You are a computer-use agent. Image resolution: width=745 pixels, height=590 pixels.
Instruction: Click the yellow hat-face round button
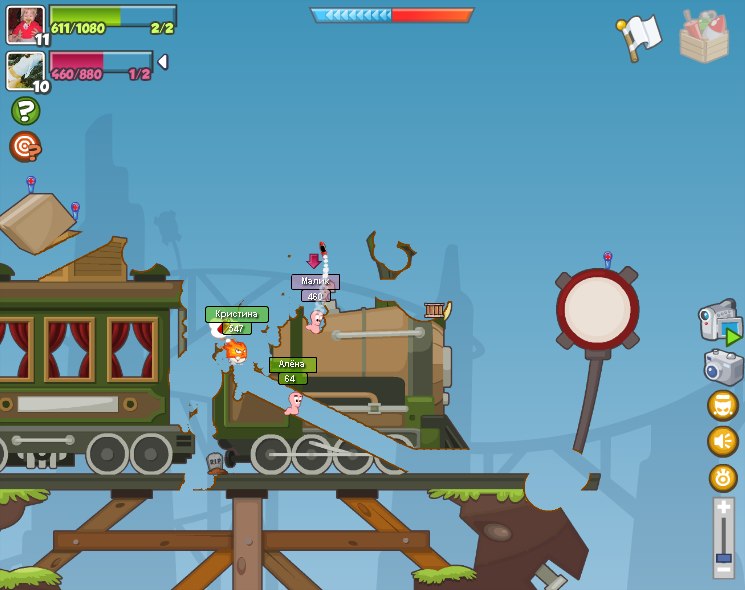pos(723,405)
